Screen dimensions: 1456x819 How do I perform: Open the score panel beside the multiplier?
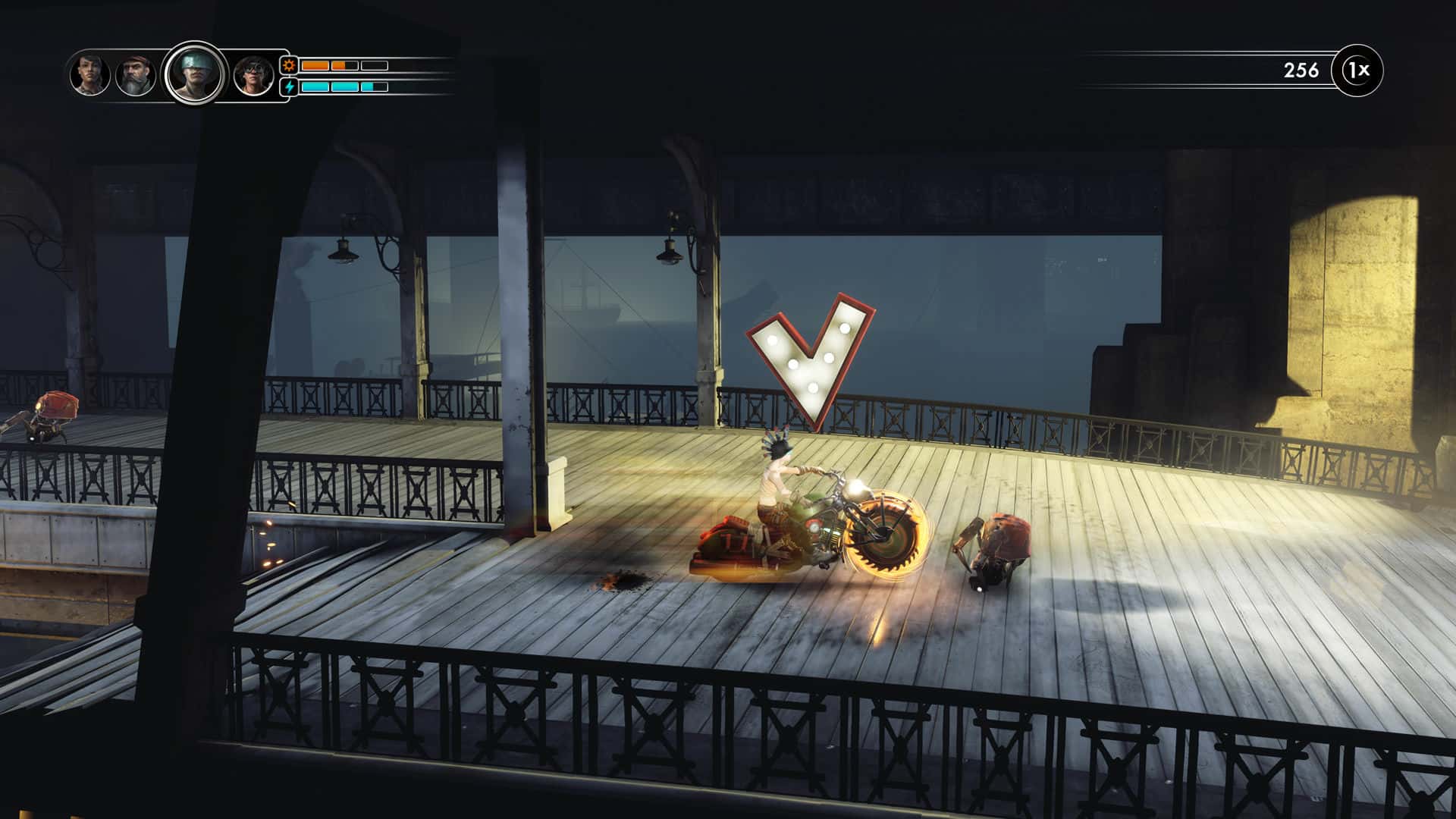[1298, 68]
